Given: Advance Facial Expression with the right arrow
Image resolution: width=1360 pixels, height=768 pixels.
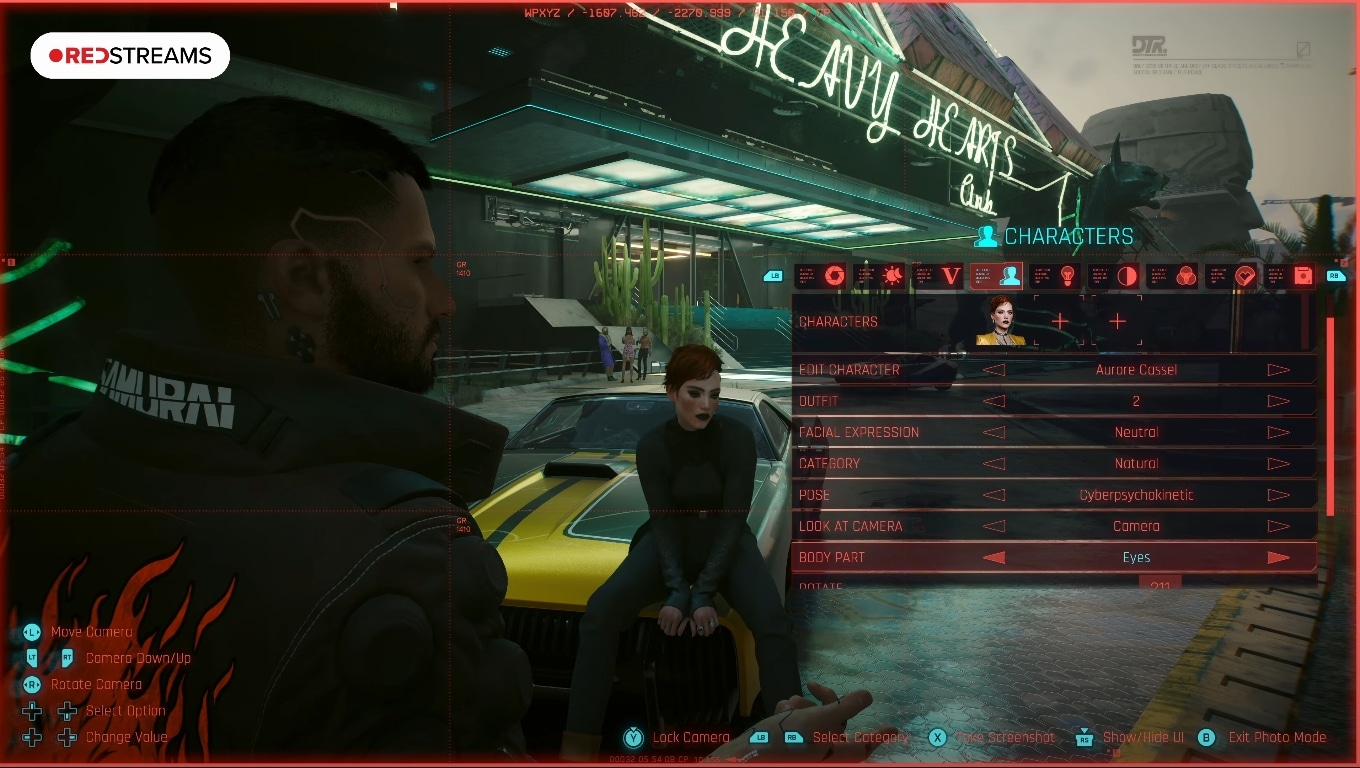Looking at the screenshot, I should [1278, 433].
